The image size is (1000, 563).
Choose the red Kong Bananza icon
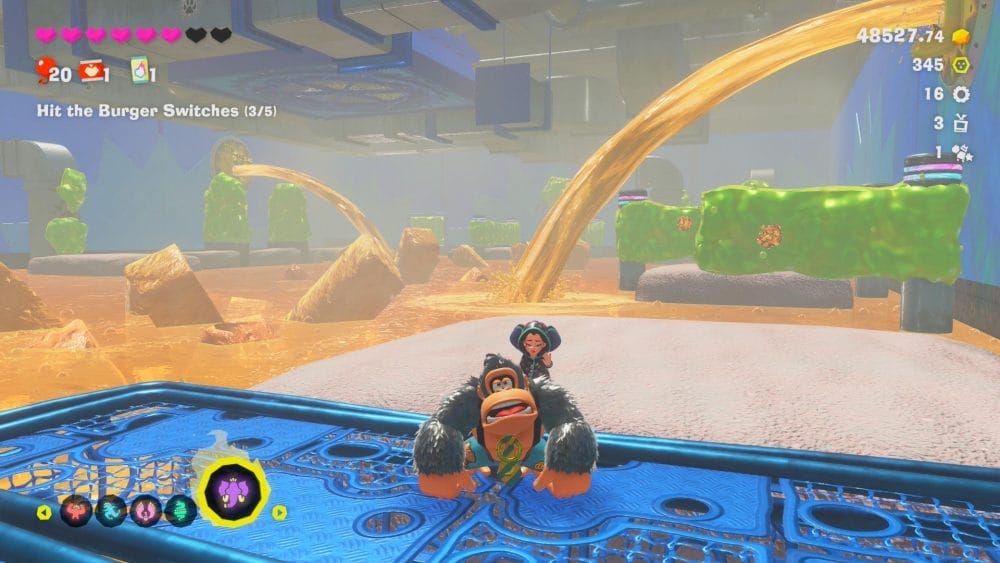tap(76, 511)
